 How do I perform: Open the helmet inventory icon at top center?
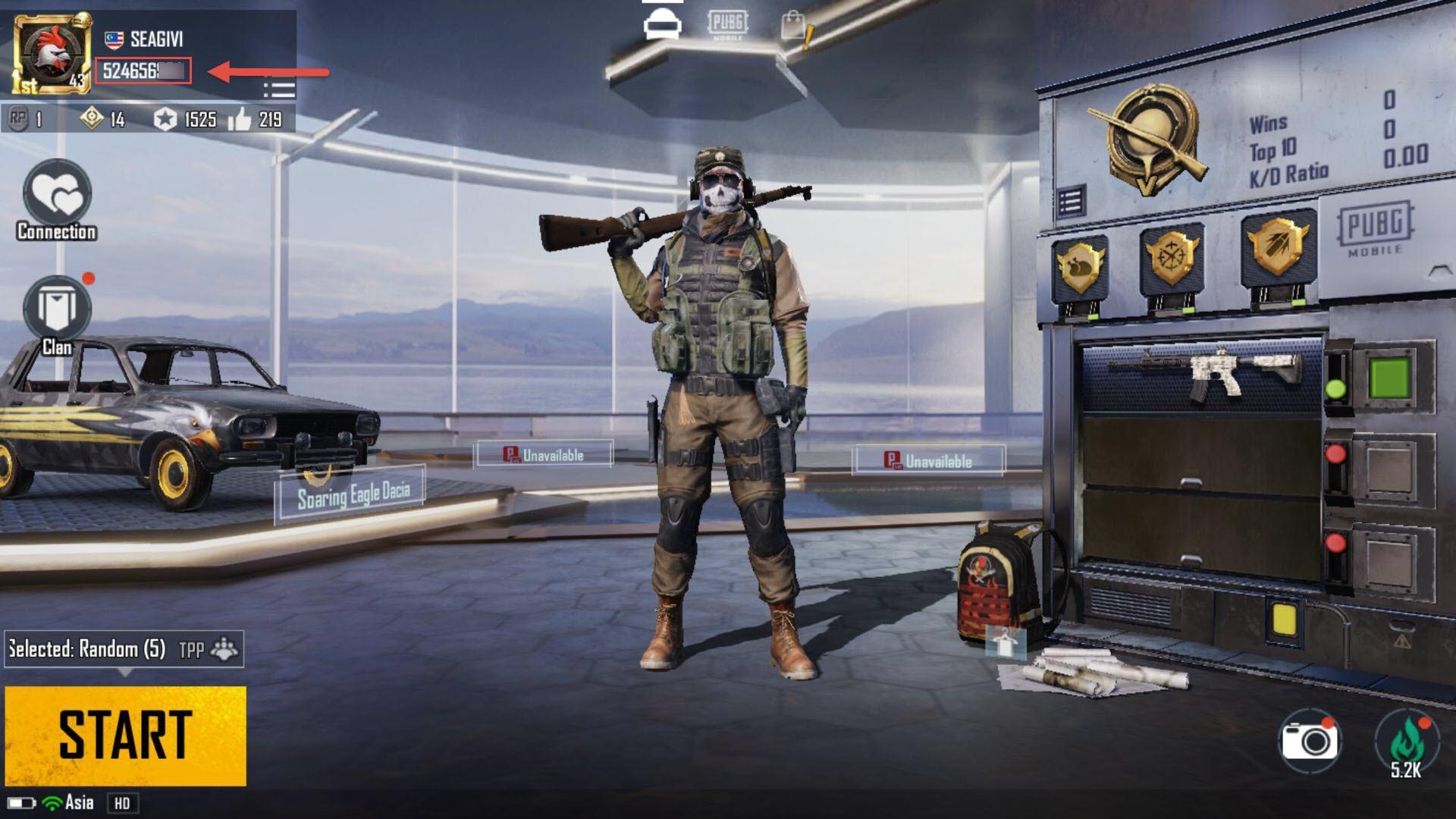pos(664,23)
